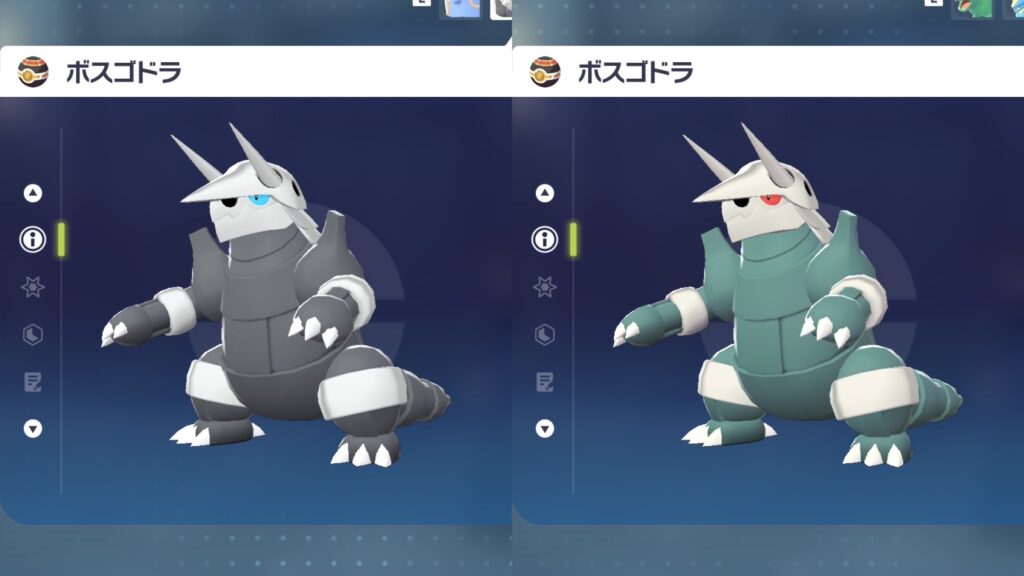The height and width of the screenshot is (576, 1024).
Task: Select the info tab beside the green Aggron
Action: pyautogui.click(x=545, y=239)
